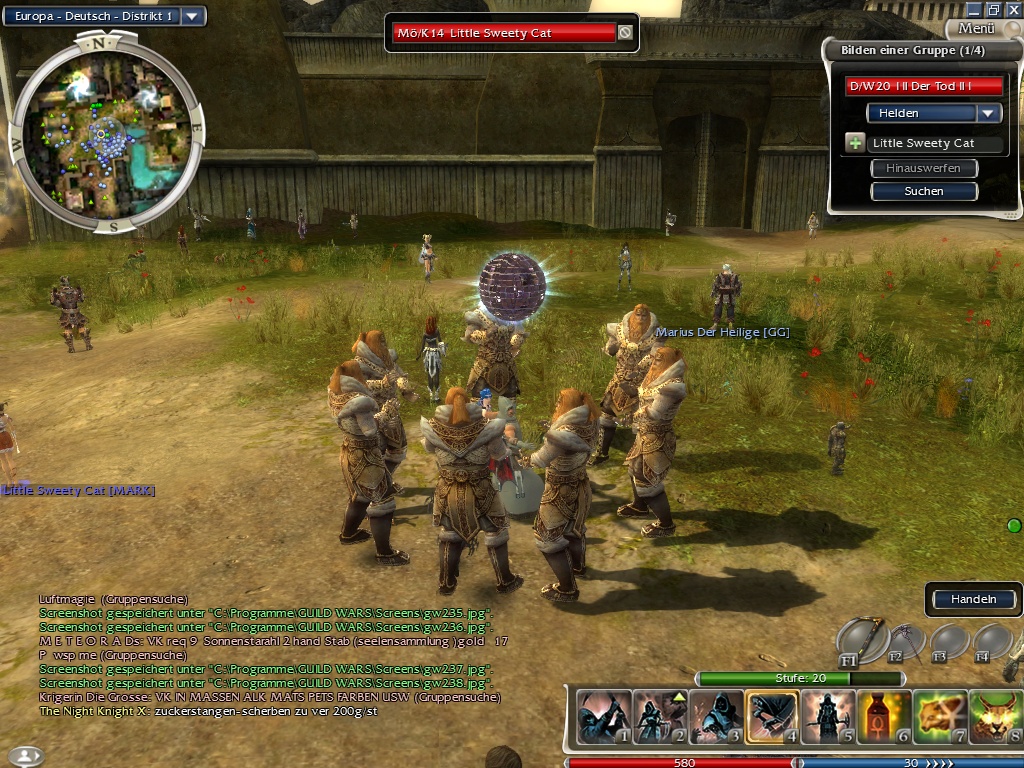Select party leader D/W20 Der Tod entry
Viewport: 1024px width, 768px height.
click(923, 86)
